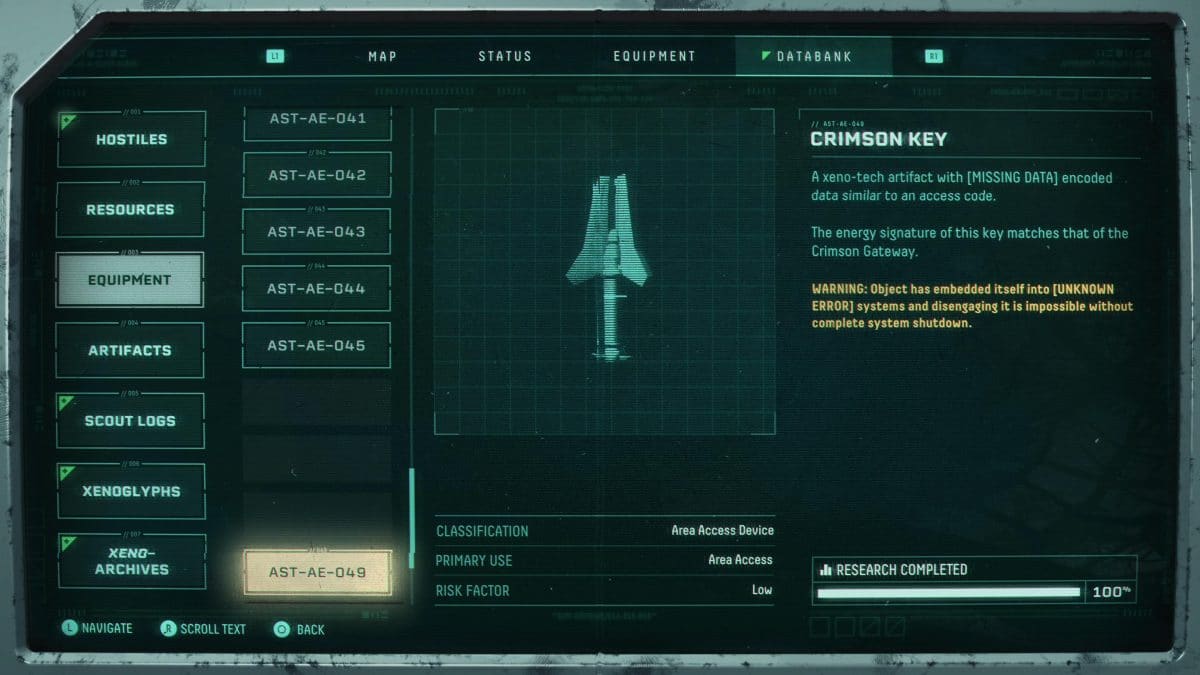
Task: View entry AST-AE-045
Action: pyautogui.click(x=317, y=346)
